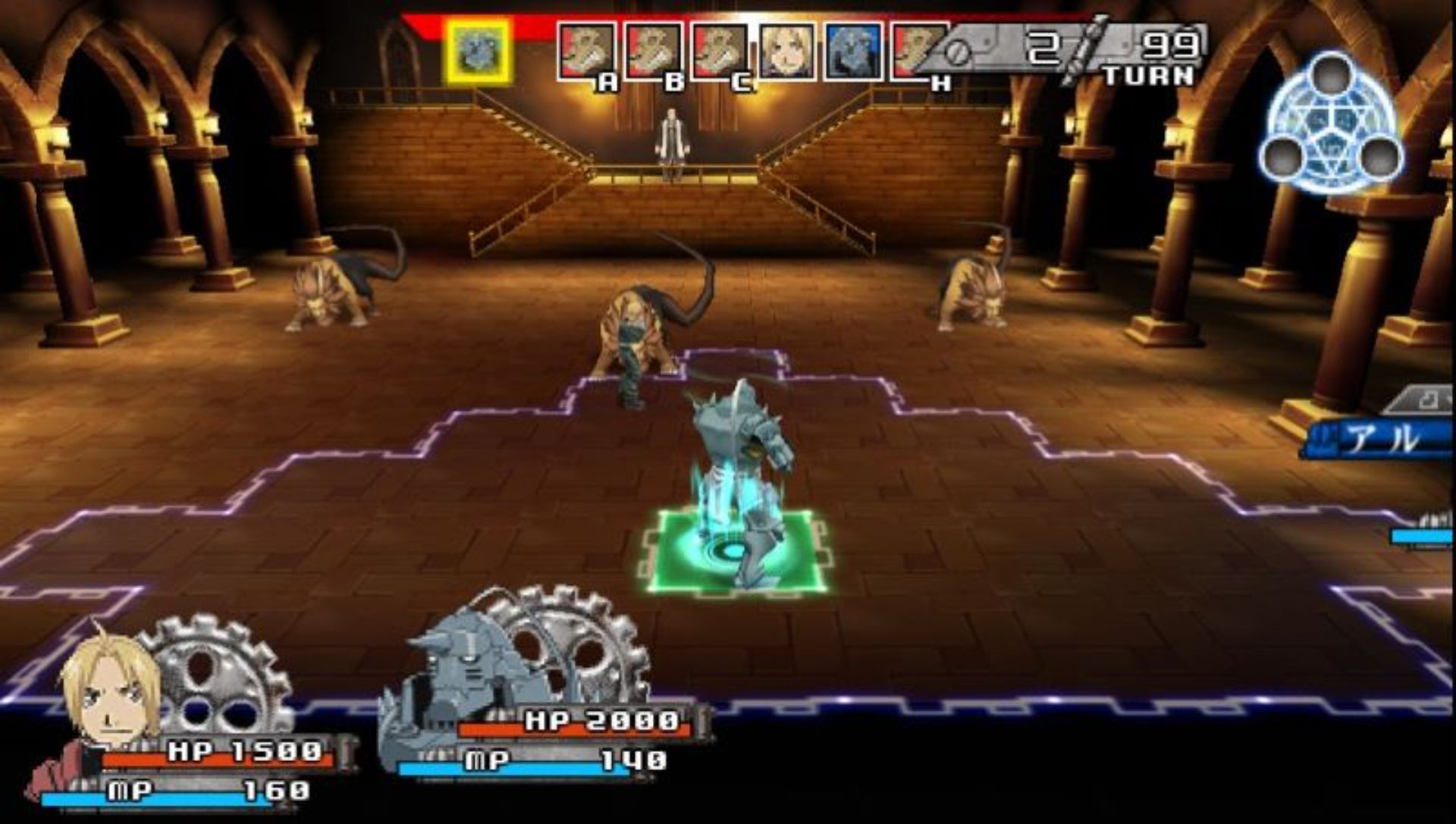
Task: Select the yellow-framed active turn portrait
Action: (x=478, y=52)
